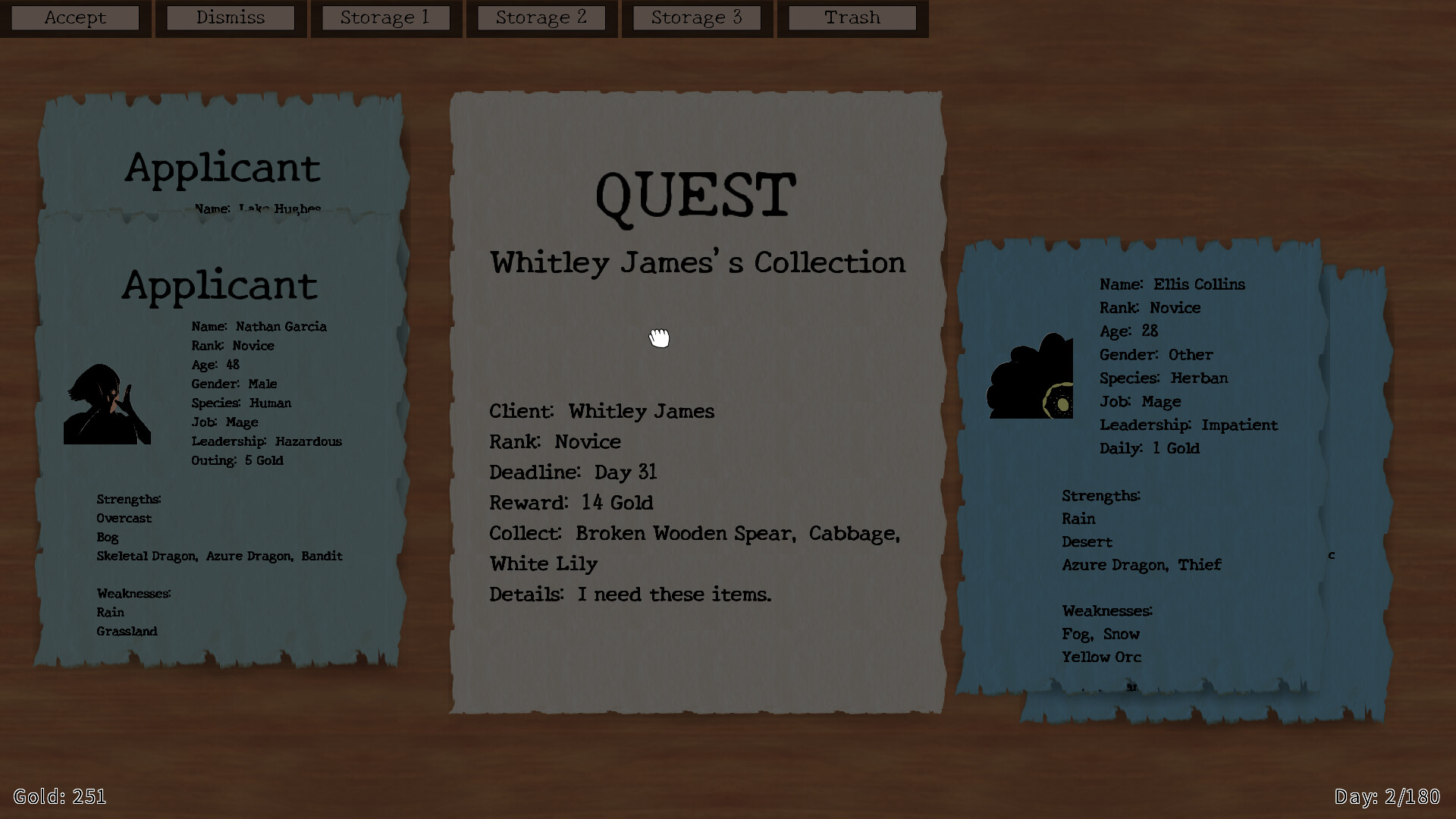Click the Gold: 251 counter
This screenshot has width=1456, height=819.
pos(61,796)
